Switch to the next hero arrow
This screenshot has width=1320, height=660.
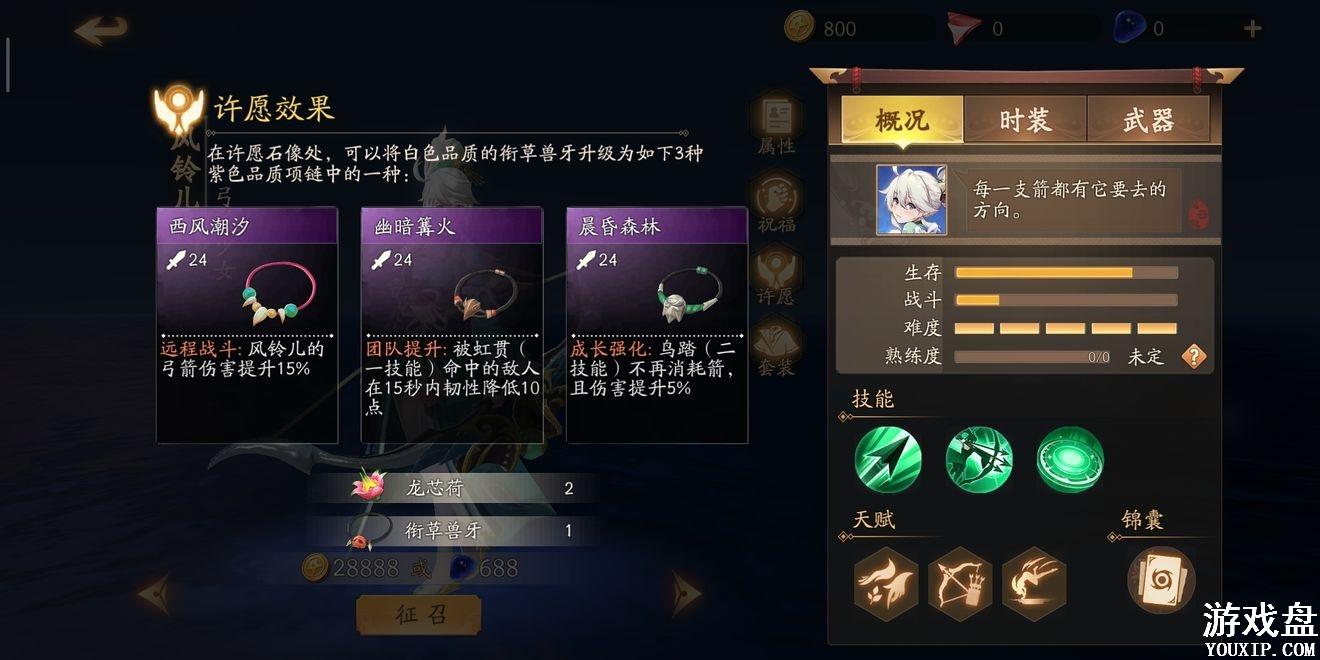(686, 593)
